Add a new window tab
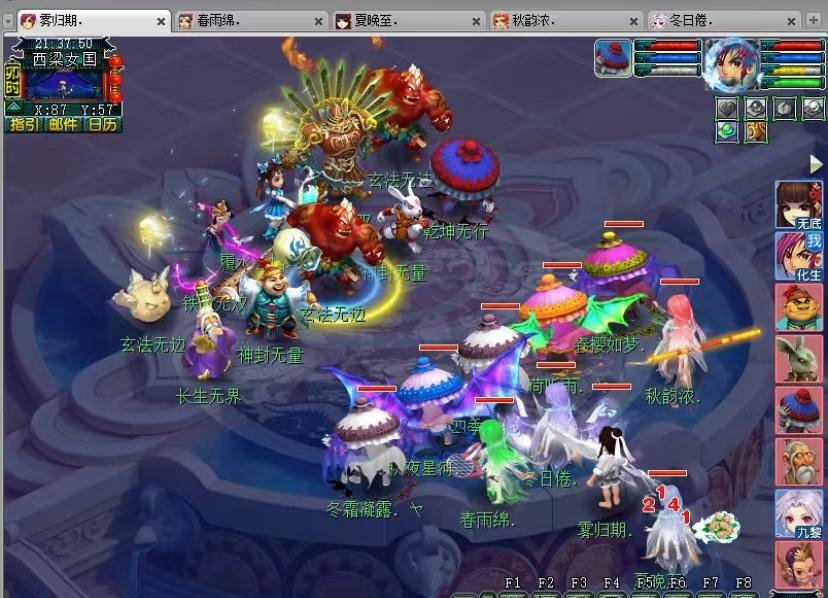 click(815, 20)
